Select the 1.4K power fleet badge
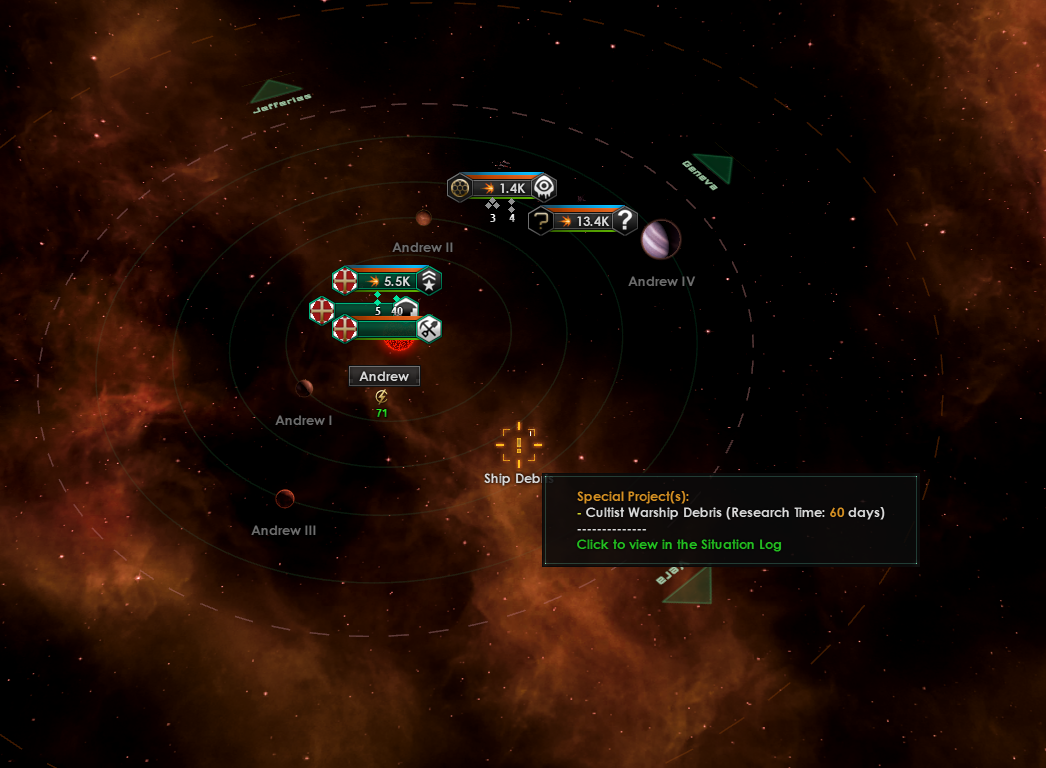1046x768 pixels. point(502,187)
